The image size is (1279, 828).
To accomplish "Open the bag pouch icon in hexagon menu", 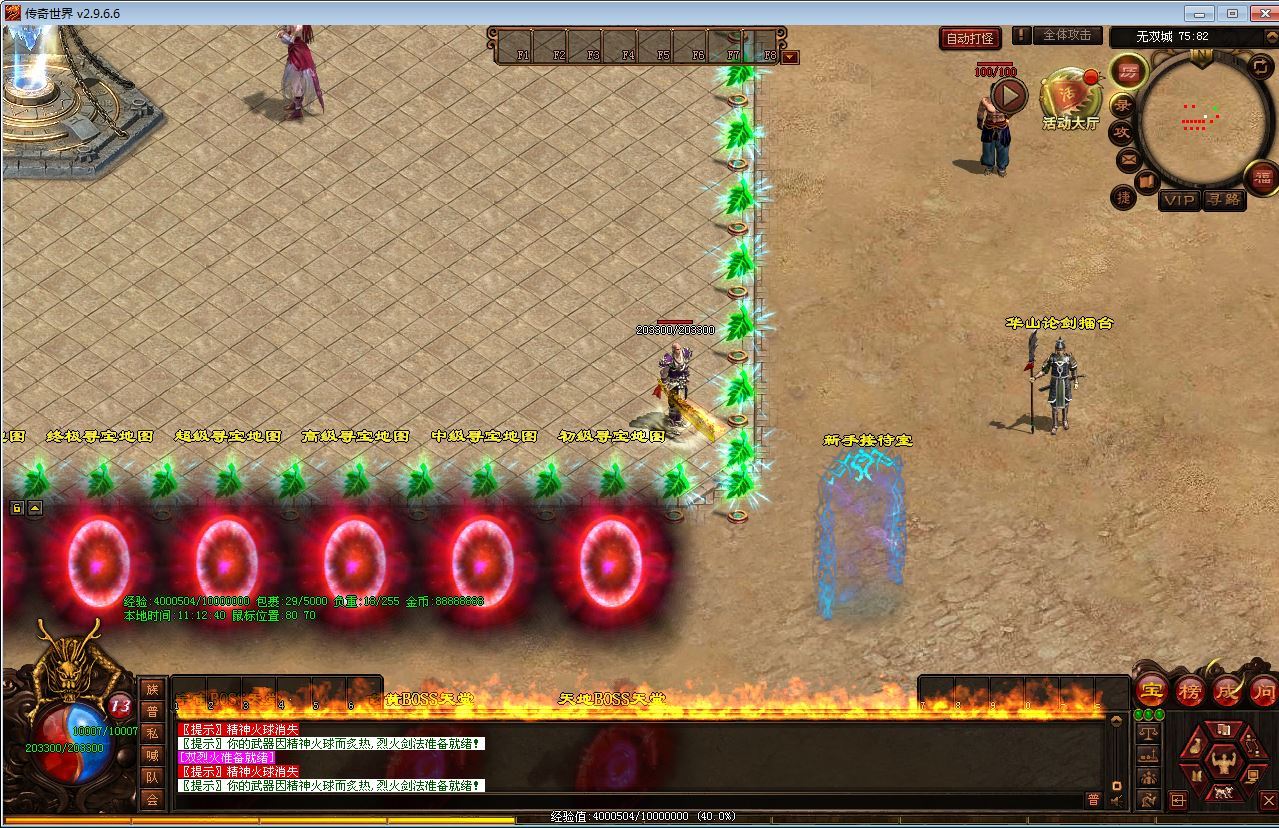I will click(x=1195, y=745).
